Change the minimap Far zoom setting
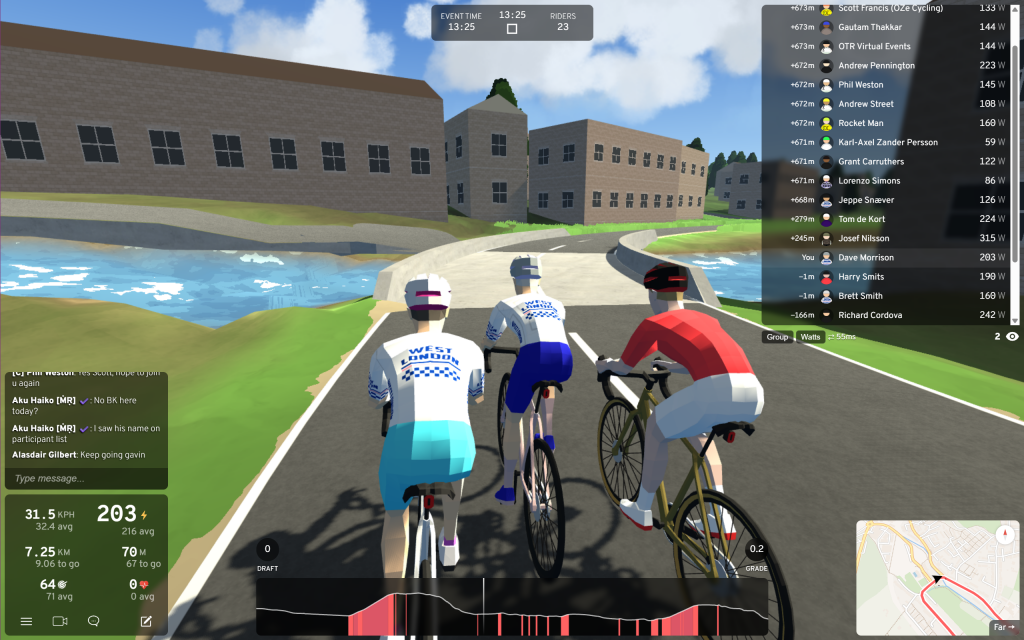Screen dimensions: 1024x640 pyautogui.click(x=1002, y=627)
